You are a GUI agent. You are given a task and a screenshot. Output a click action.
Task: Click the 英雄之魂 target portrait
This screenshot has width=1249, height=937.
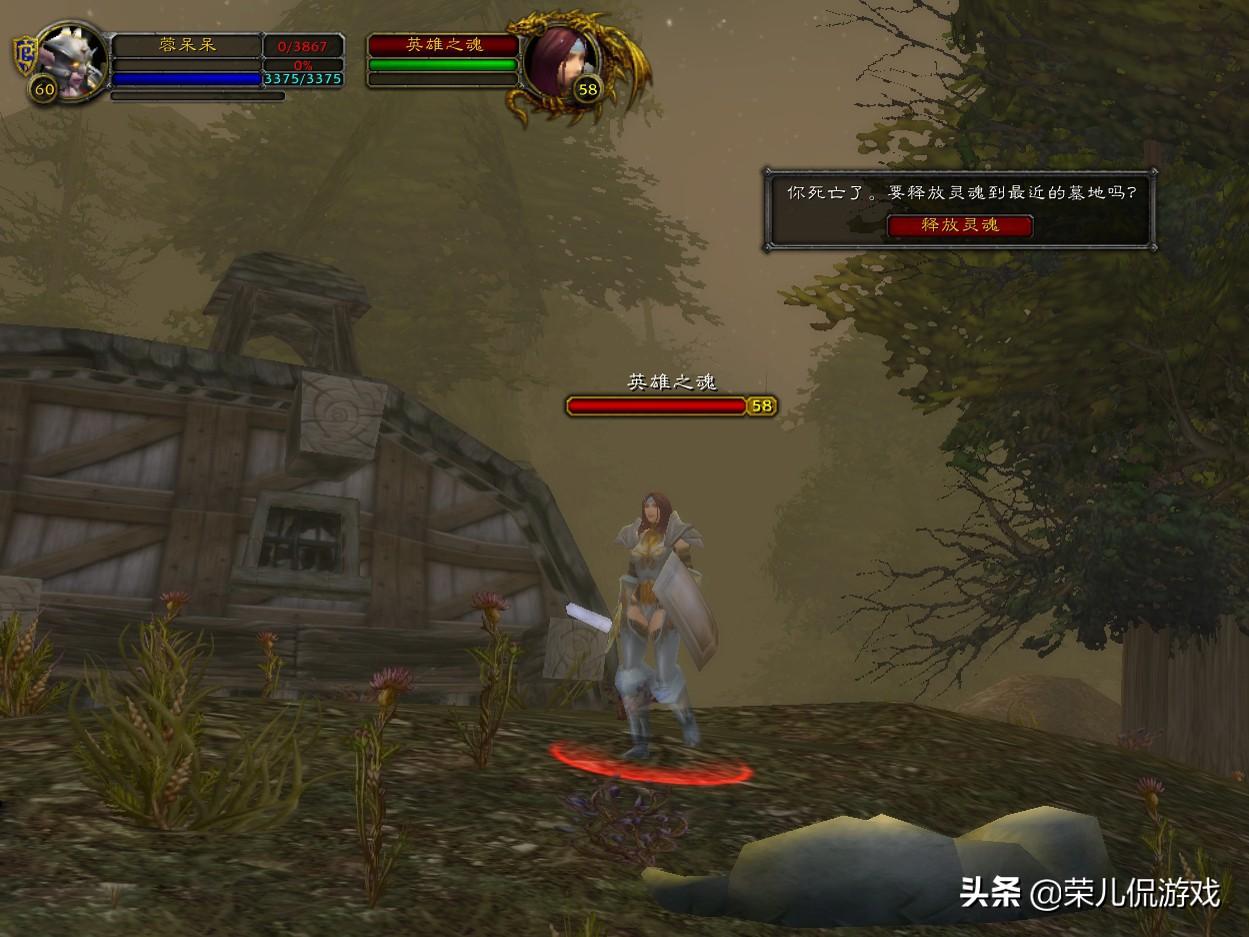pyautogui.click(x=558, y=64)
